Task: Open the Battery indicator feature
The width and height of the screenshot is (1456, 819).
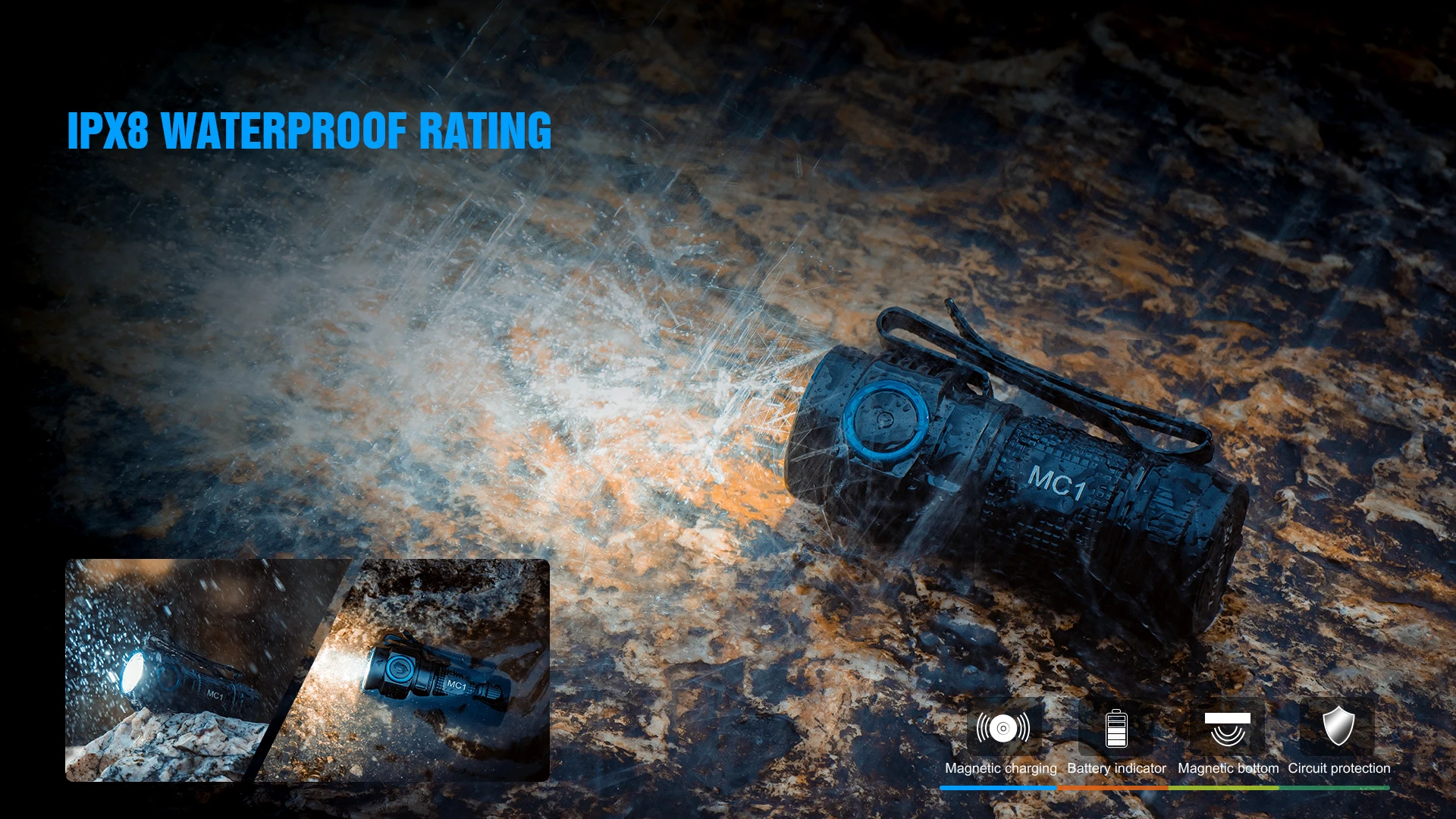Action: pyautogui.click(x=1116, y=729)
